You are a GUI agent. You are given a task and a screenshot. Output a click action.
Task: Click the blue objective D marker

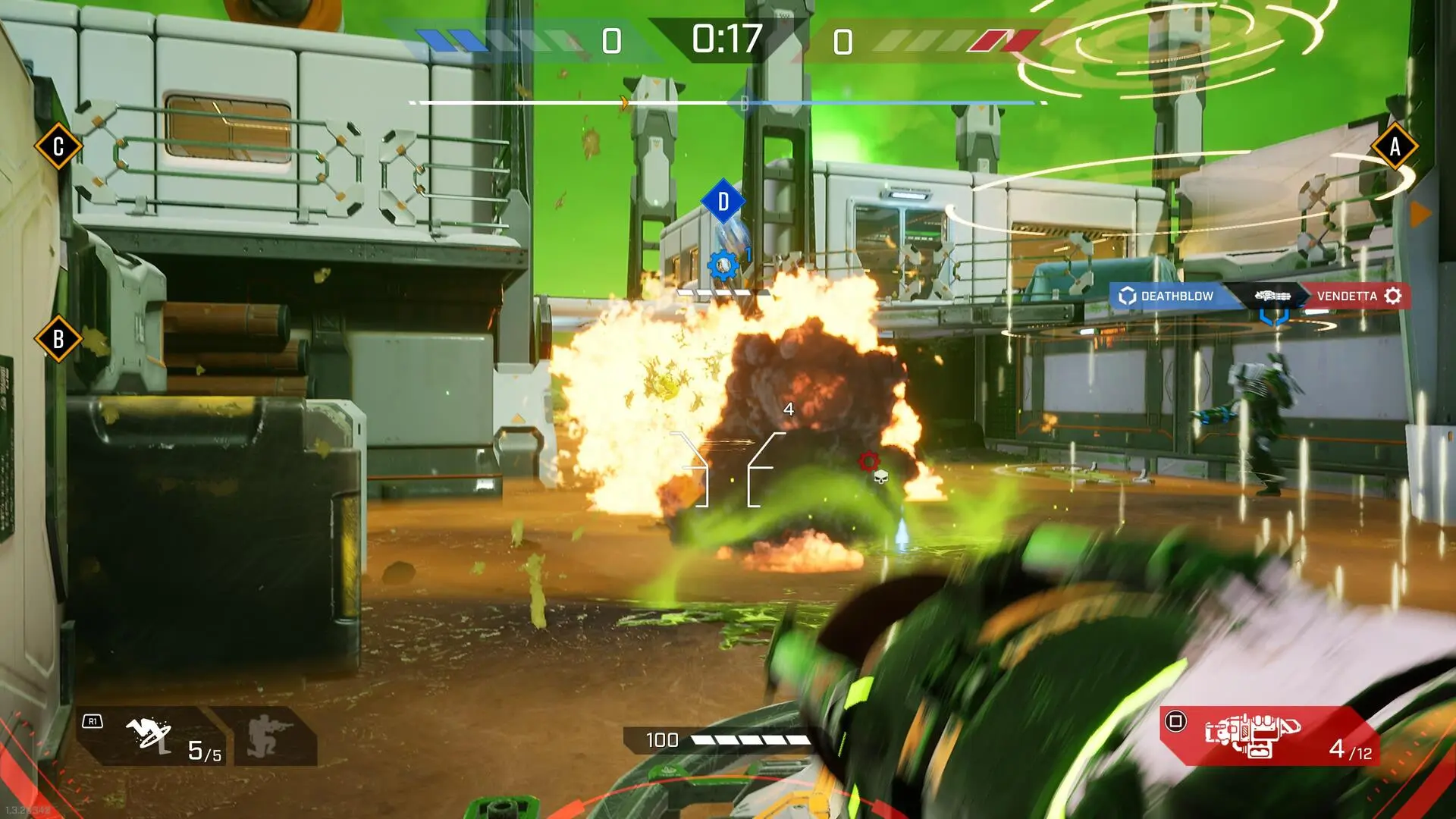[x=723, y=202]
